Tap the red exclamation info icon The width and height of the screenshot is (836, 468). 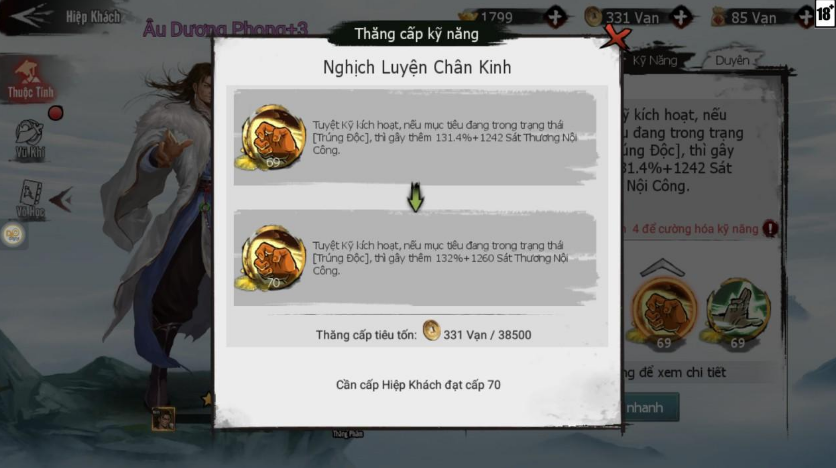point(770,229)
